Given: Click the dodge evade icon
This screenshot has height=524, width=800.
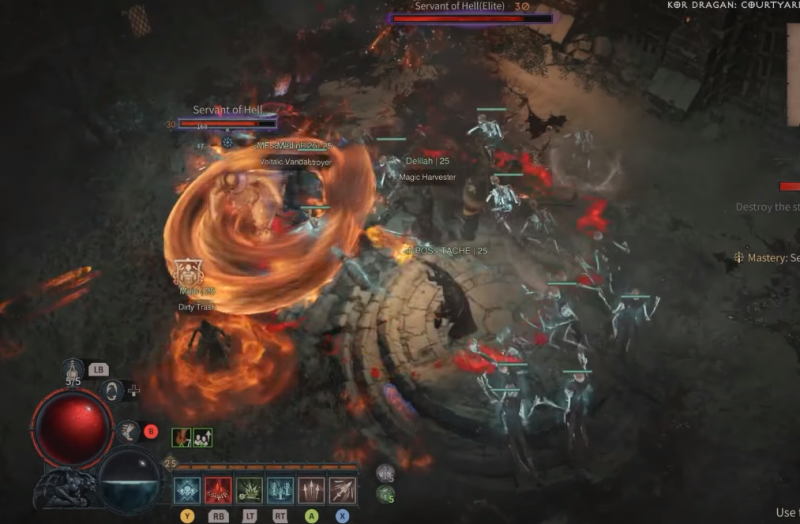Looking at the screenshot, I should [128, 431].
